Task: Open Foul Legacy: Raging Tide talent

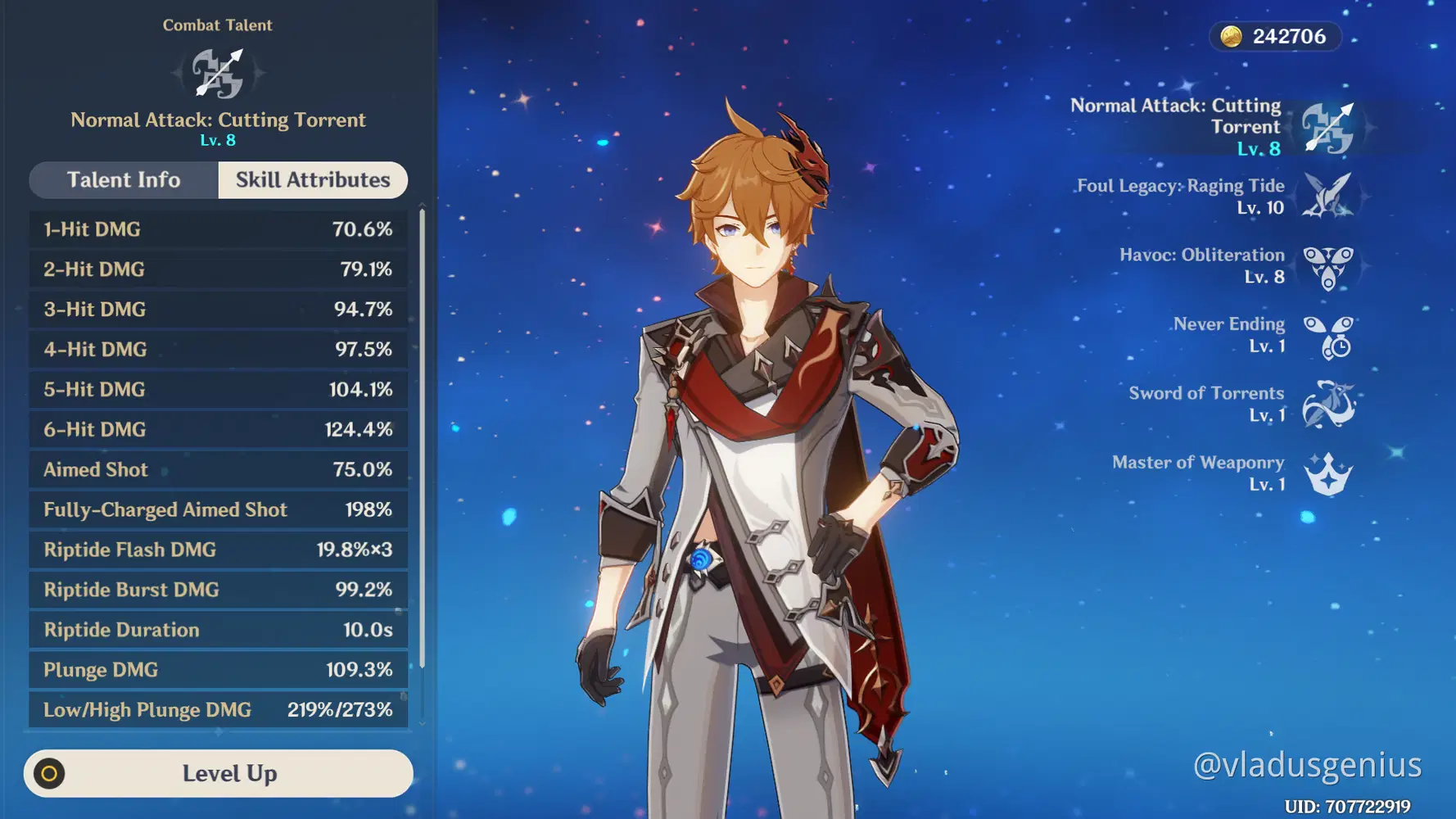Action: (1327, 197)
